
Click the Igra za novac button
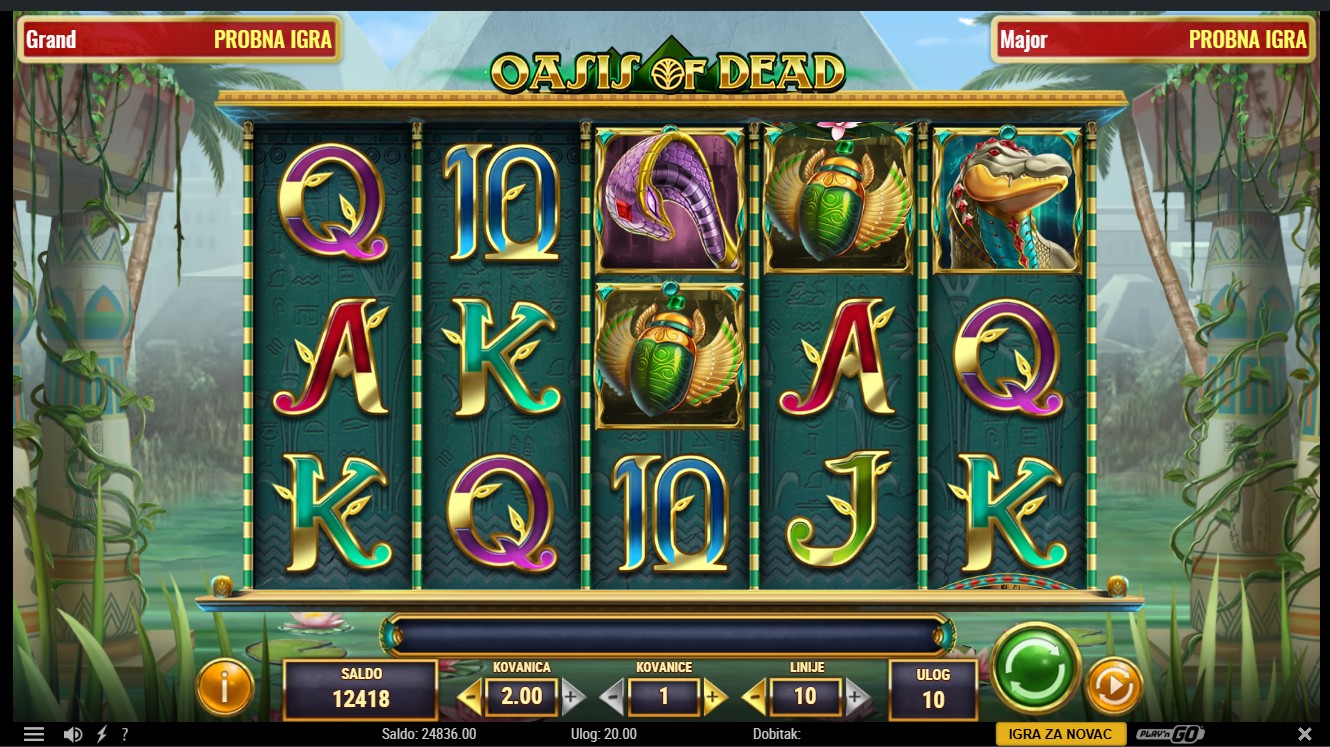[x=1060, y=735]
